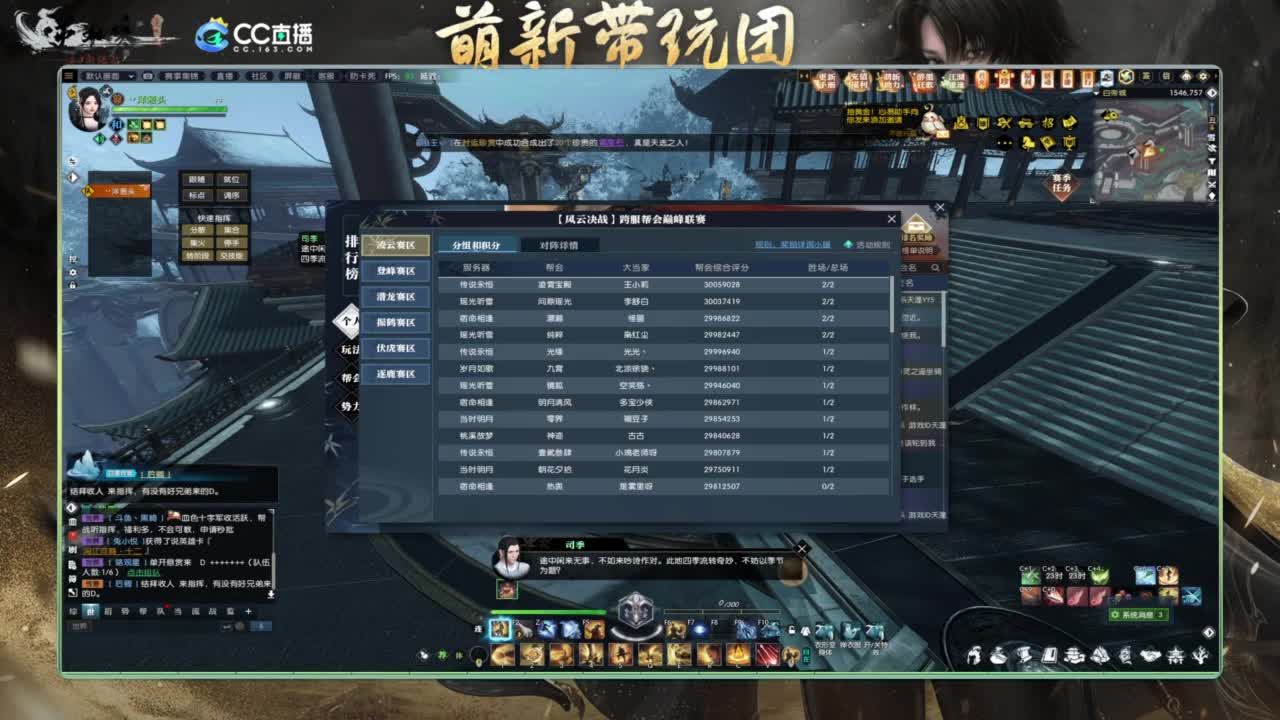1280x720 pixels.
Task: Select the 登峰赛区 division tab
Action: click(397, 271)
